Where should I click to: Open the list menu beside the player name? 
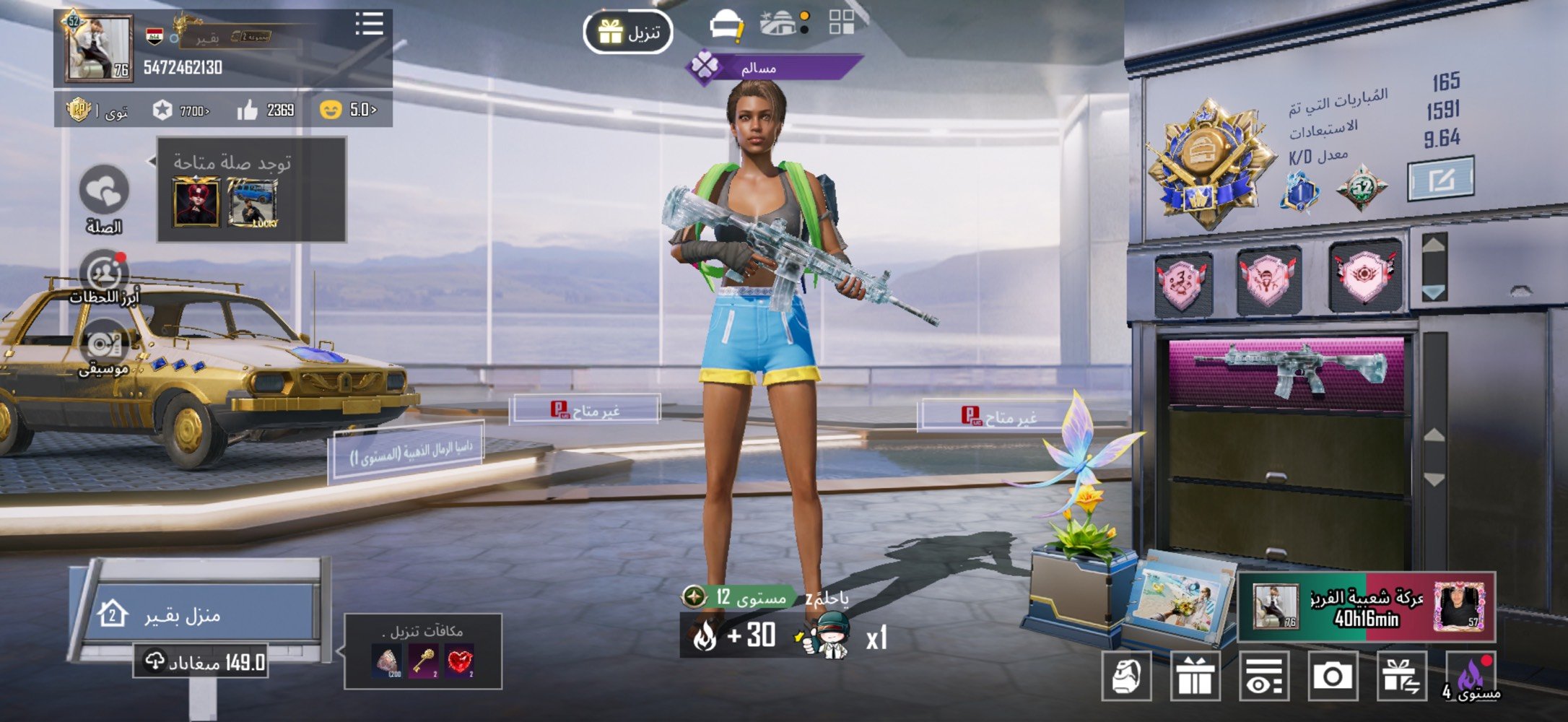coord(369,24)
